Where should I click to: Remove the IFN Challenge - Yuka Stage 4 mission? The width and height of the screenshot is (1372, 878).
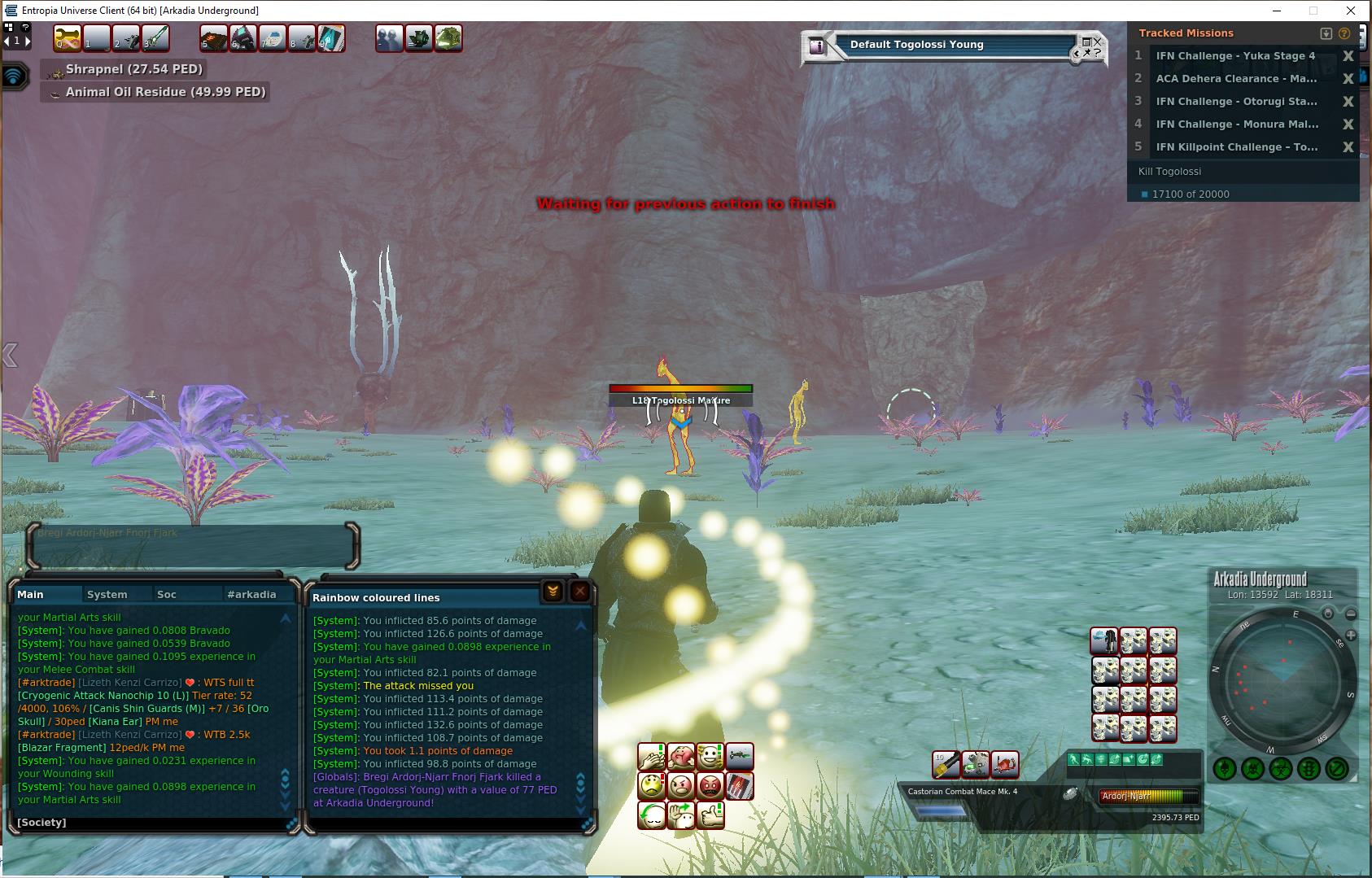1348,56
